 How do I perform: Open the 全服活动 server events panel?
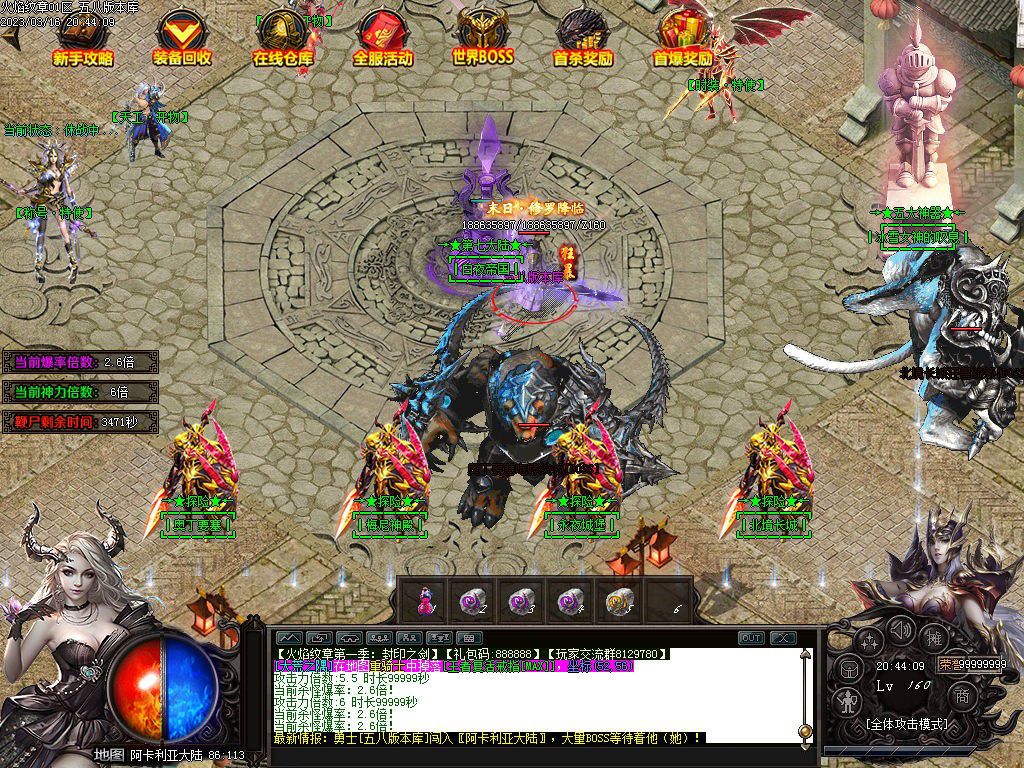coord(382,40)
